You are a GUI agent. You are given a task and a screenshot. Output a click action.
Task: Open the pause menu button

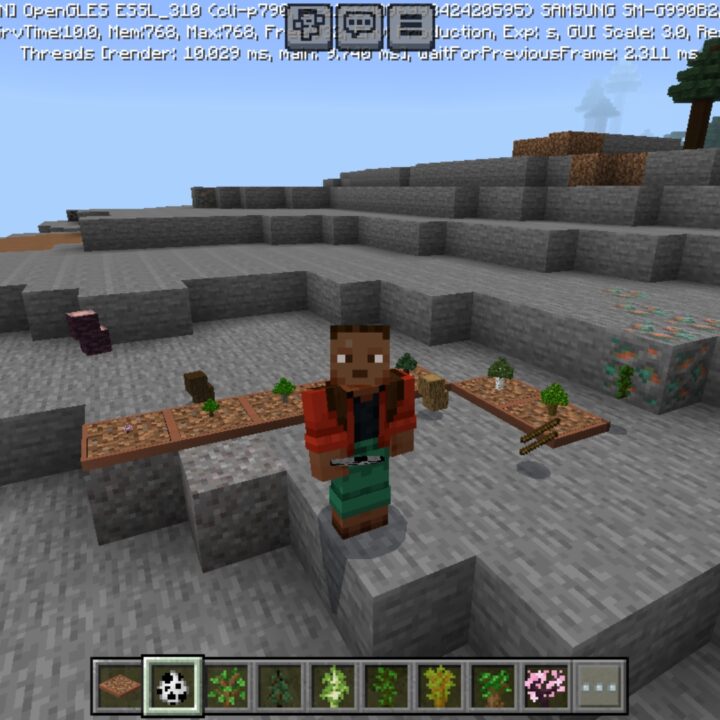(411, 26)
